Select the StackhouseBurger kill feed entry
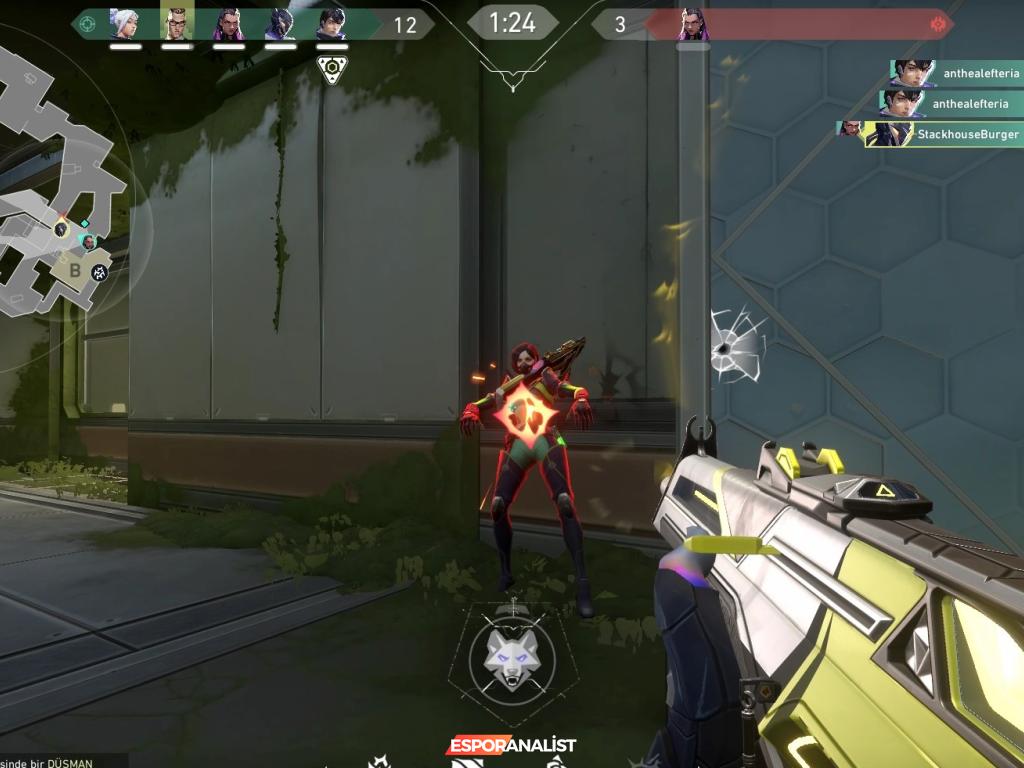1024x768 pixels. 930,134
